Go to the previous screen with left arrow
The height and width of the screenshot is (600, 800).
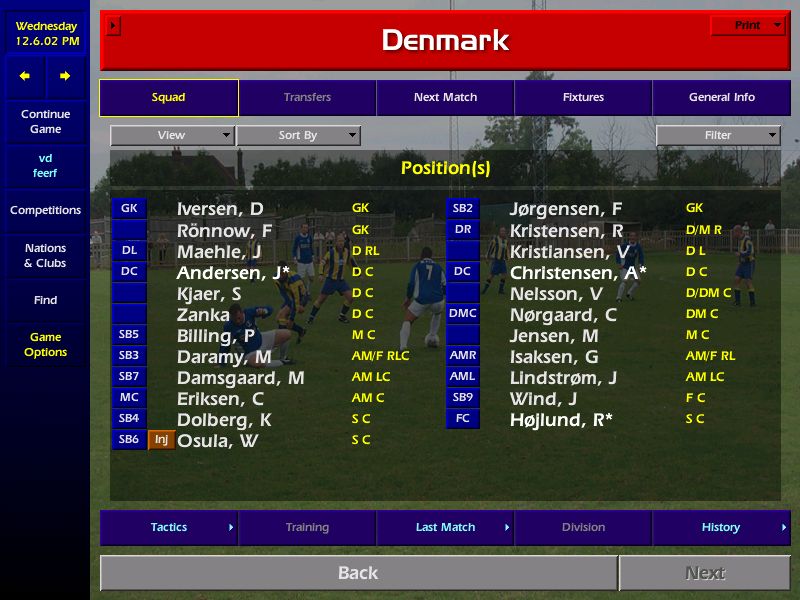(x=25, y=76)
